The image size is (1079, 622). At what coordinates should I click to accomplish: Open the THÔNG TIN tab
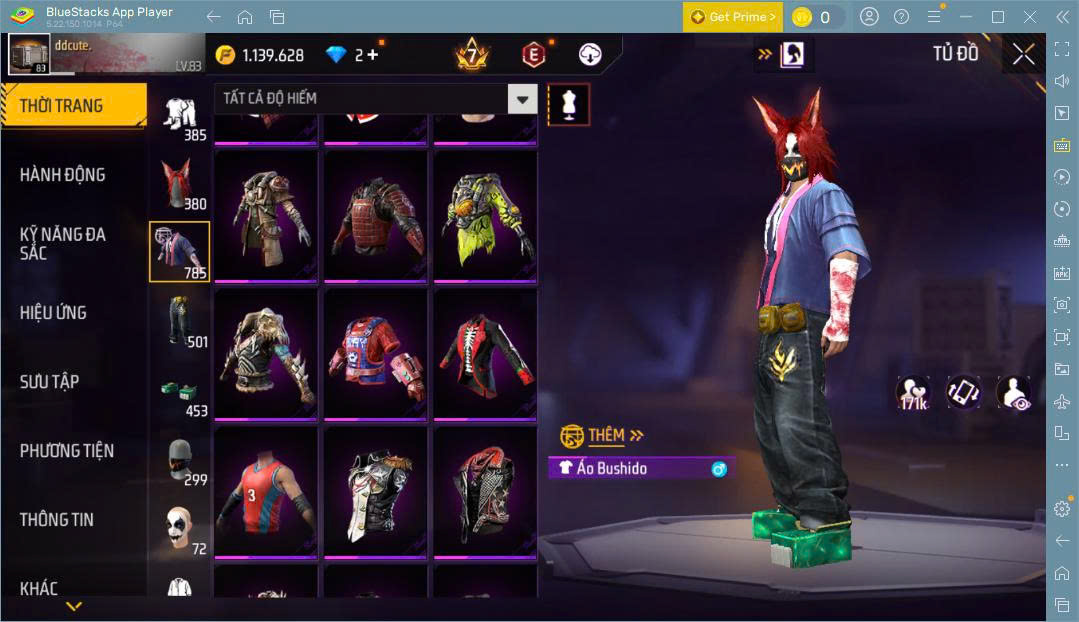point(57,520)
